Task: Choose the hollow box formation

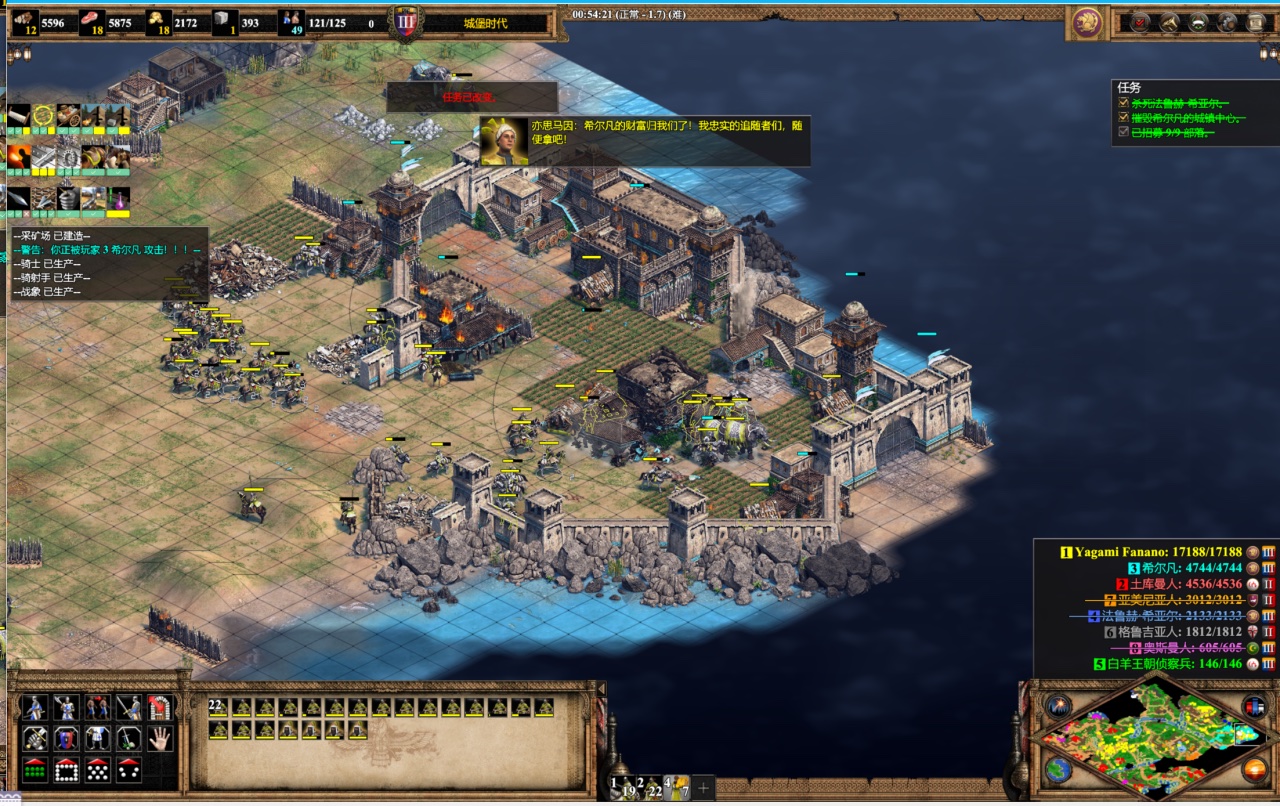Action: click(x=66, y=770)
